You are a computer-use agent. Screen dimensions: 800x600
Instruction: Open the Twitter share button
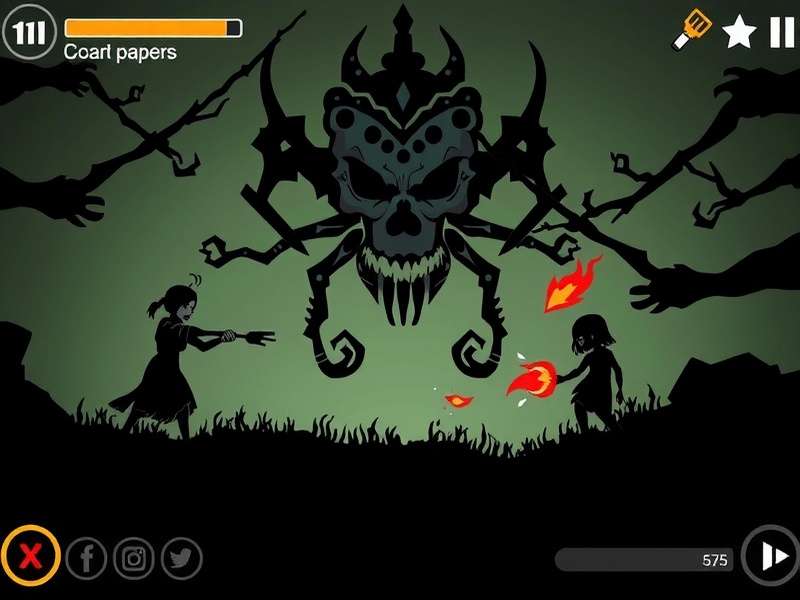click(x=181, y=559)
